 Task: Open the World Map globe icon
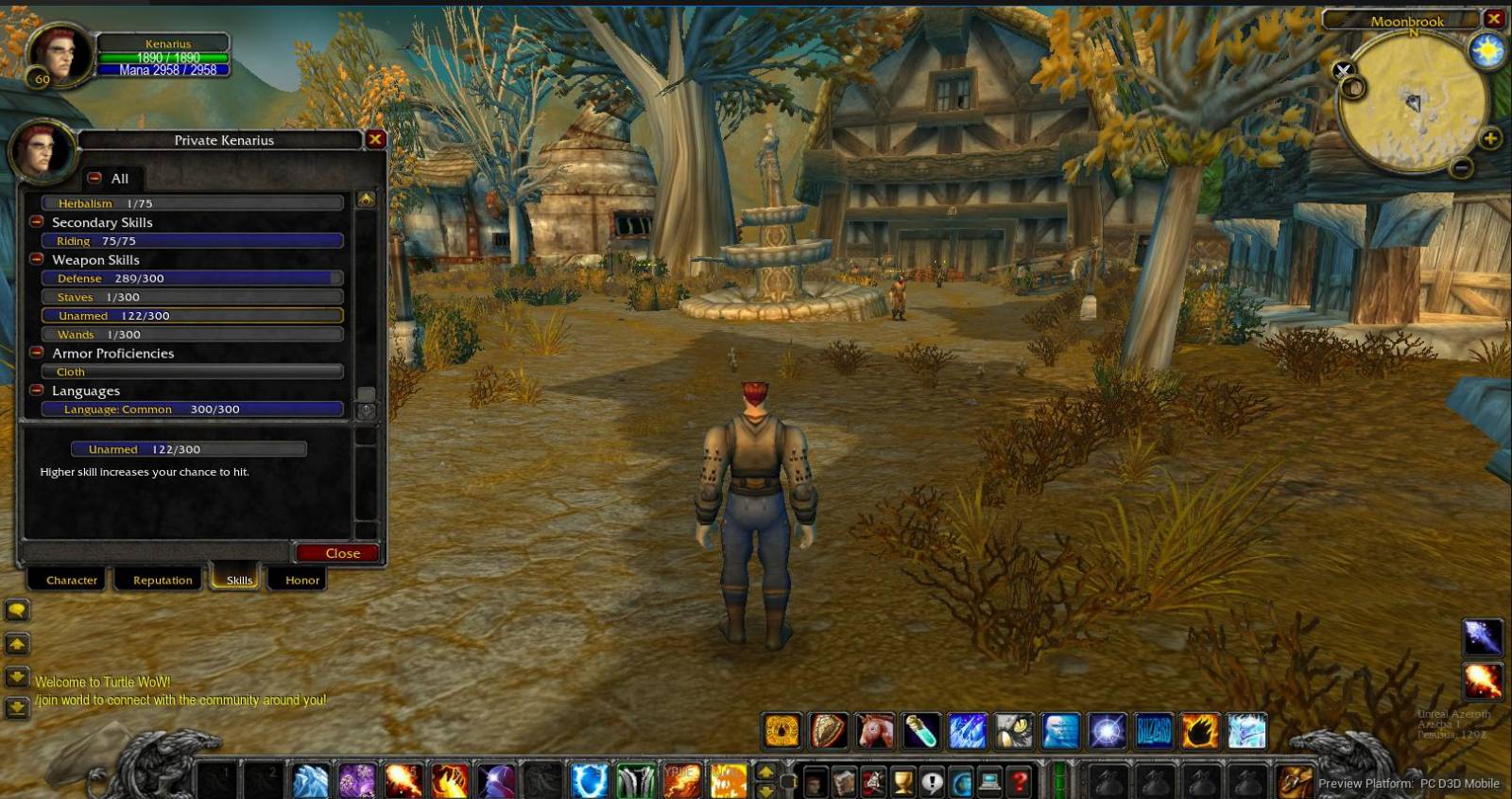point(961,782)
